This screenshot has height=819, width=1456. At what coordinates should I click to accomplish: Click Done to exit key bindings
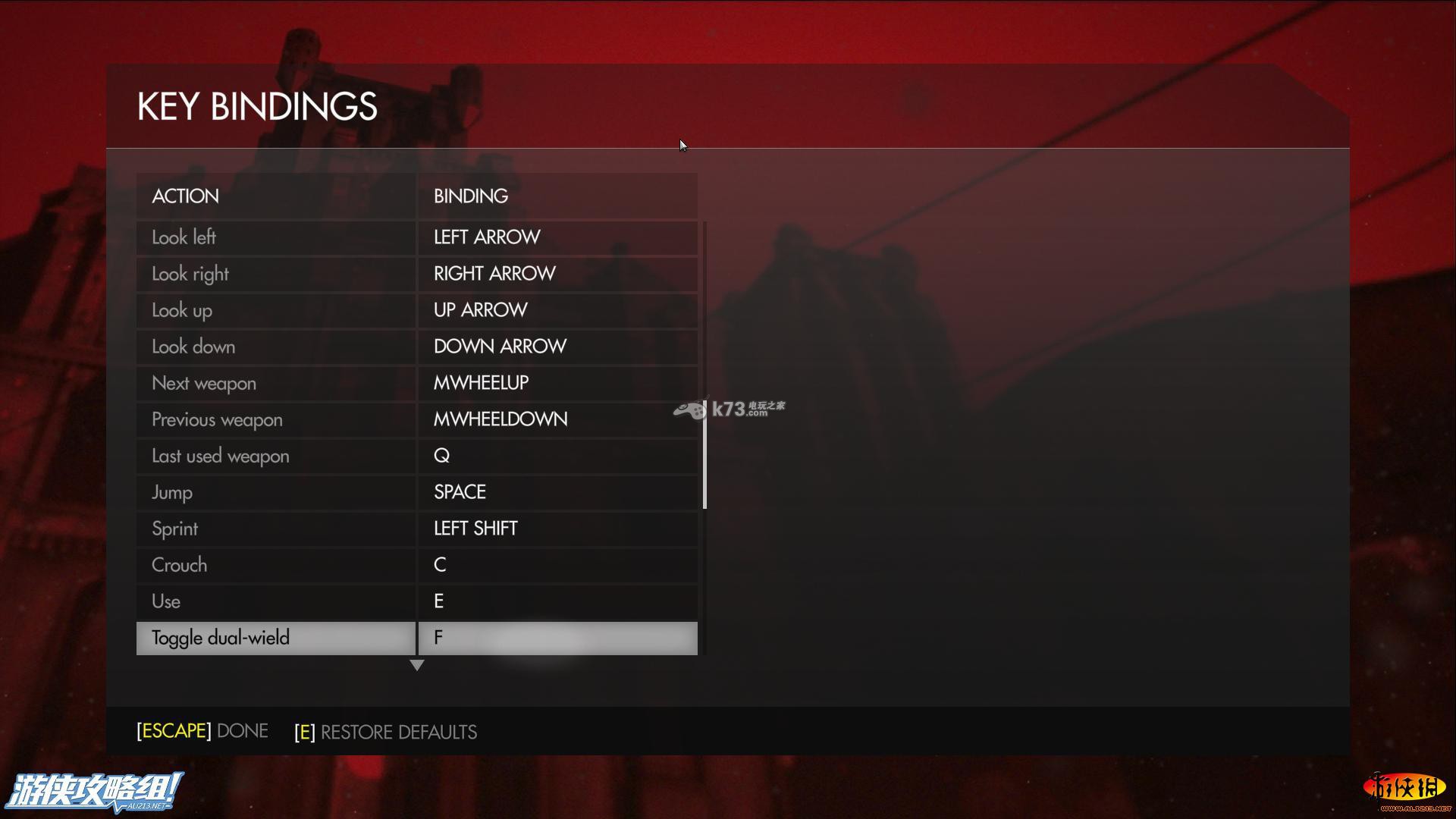[x=202, y=731]
